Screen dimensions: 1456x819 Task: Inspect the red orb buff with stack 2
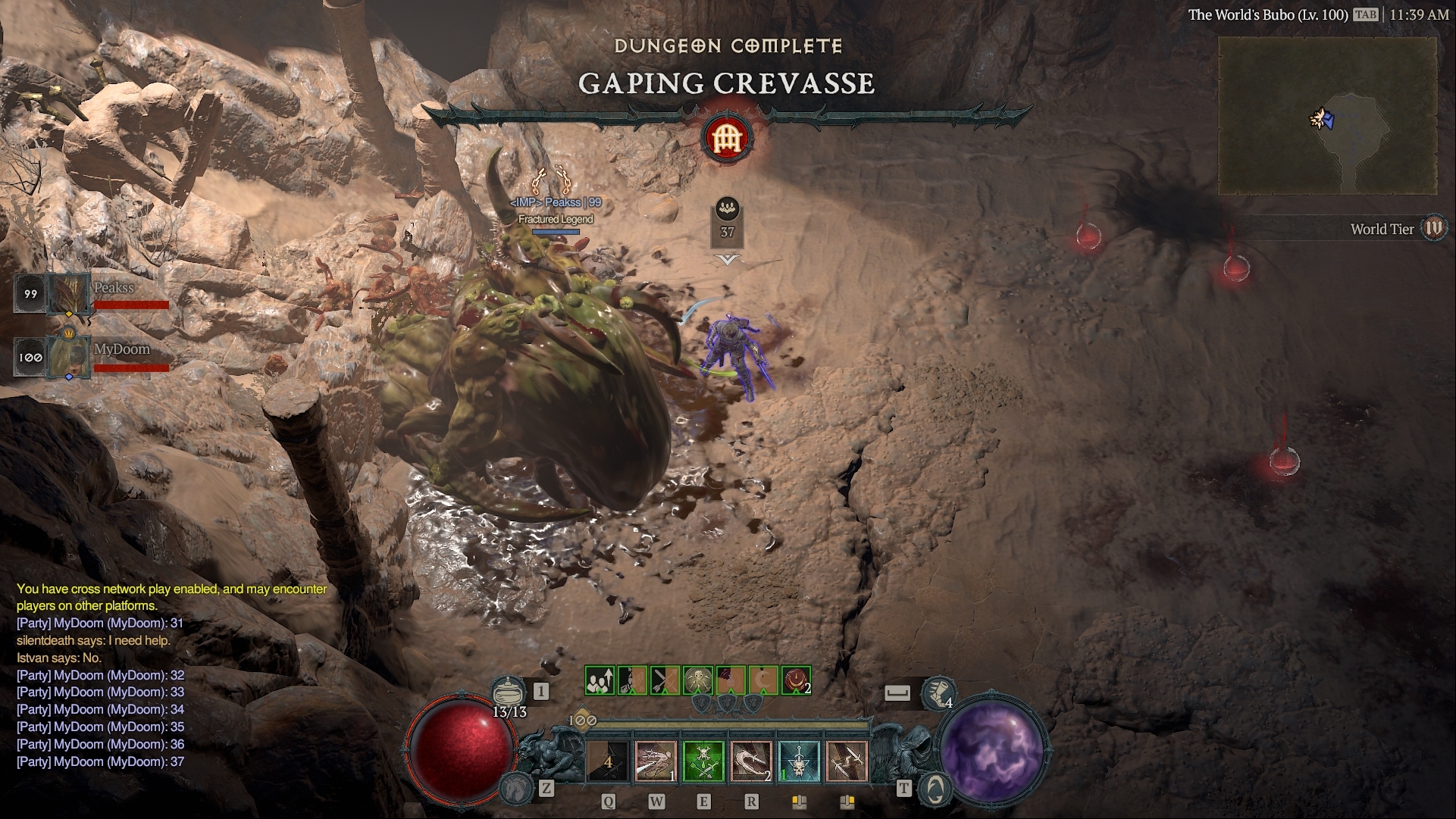pos(796,680)
